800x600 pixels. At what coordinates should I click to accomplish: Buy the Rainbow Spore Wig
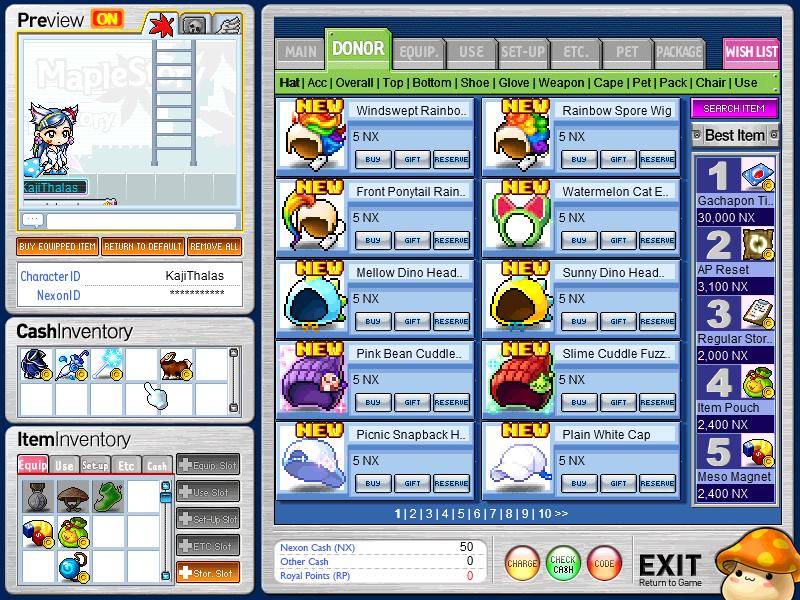coord(577,159)
